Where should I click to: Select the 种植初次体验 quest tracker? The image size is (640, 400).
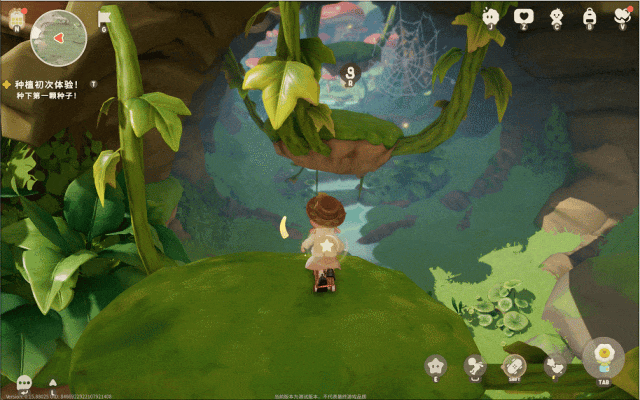tap(45, 85)
